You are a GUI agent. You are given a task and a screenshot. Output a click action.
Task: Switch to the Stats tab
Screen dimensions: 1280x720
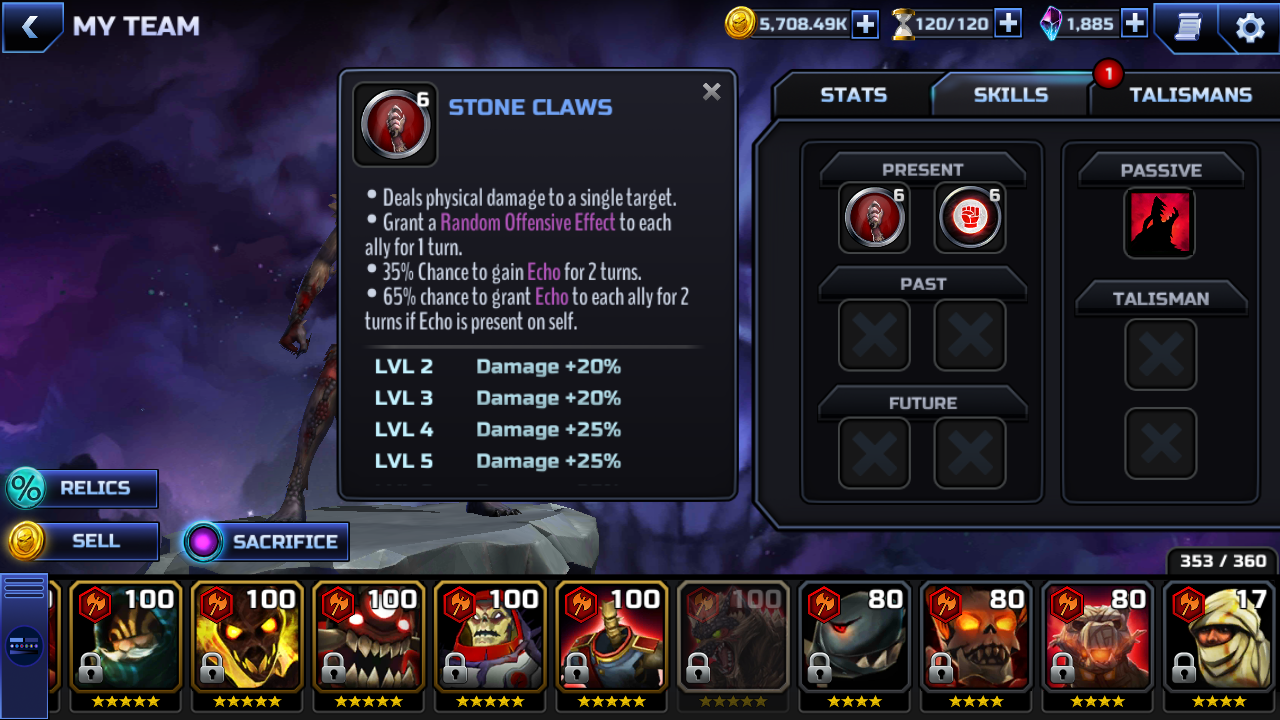click(853, 95)
